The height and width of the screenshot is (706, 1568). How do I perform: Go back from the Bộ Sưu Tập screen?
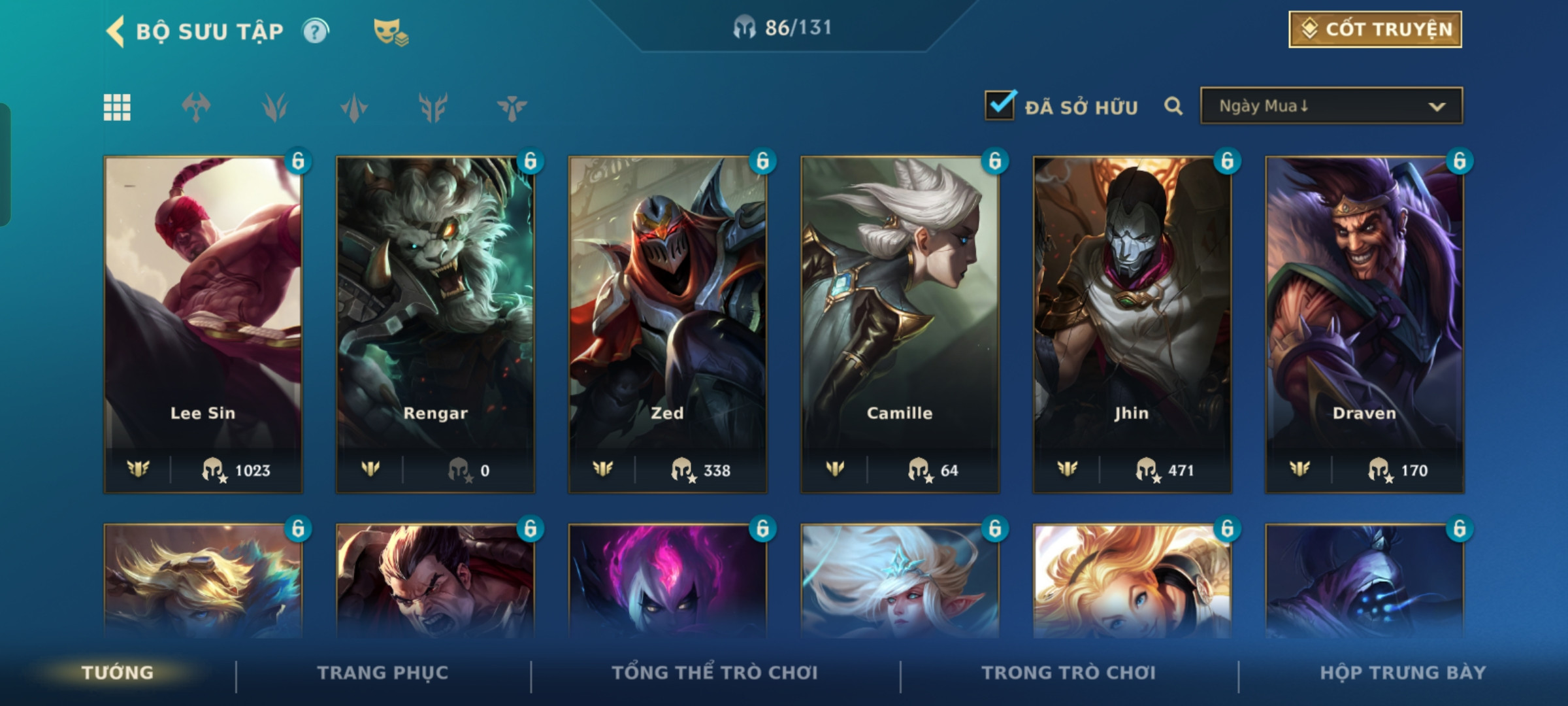pyautogui.click(x=116, y=31)
